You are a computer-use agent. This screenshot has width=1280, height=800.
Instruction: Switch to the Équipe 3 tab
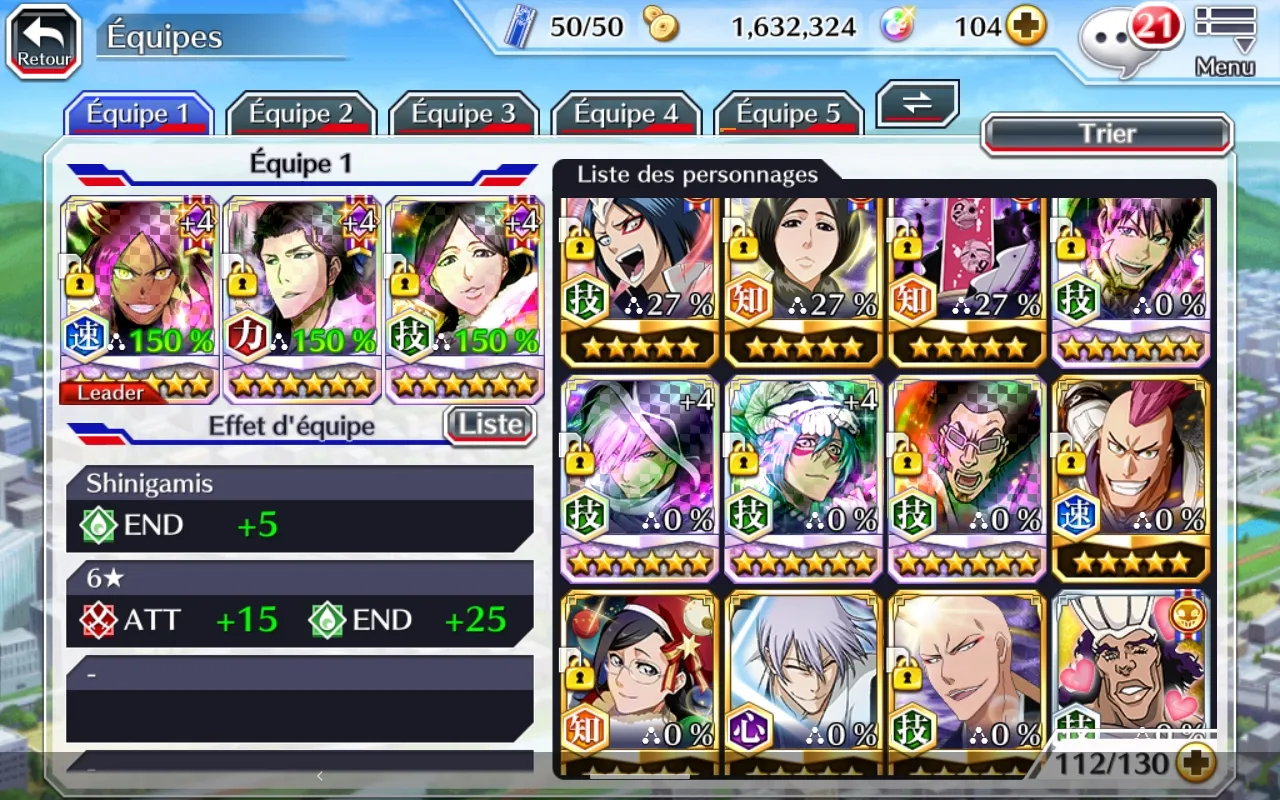pyautogui.click(x=463, y=114)
